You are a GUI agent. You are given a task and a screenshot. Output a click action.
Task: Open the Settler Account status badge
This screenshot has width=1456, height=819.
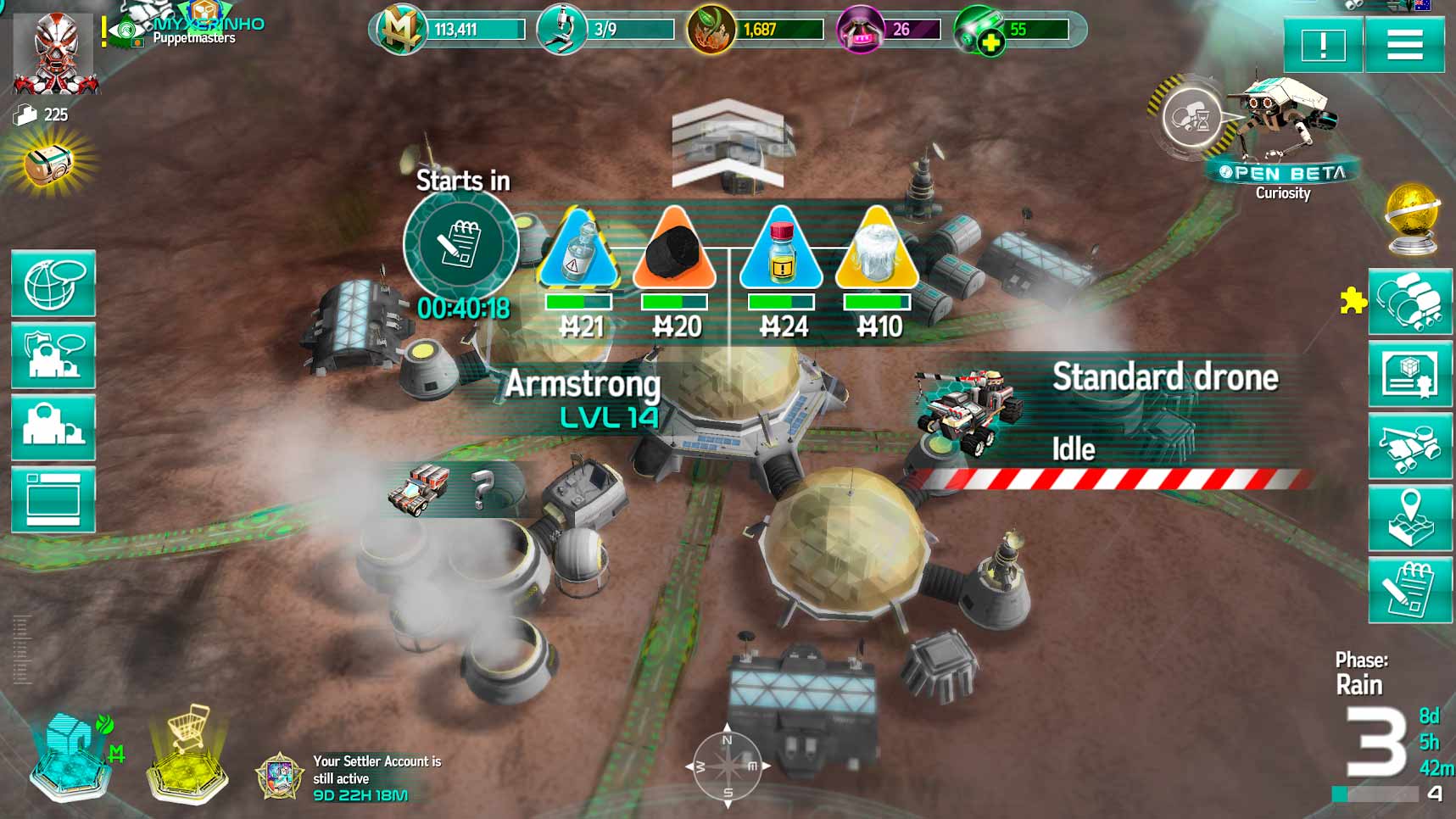click(281, 776)
